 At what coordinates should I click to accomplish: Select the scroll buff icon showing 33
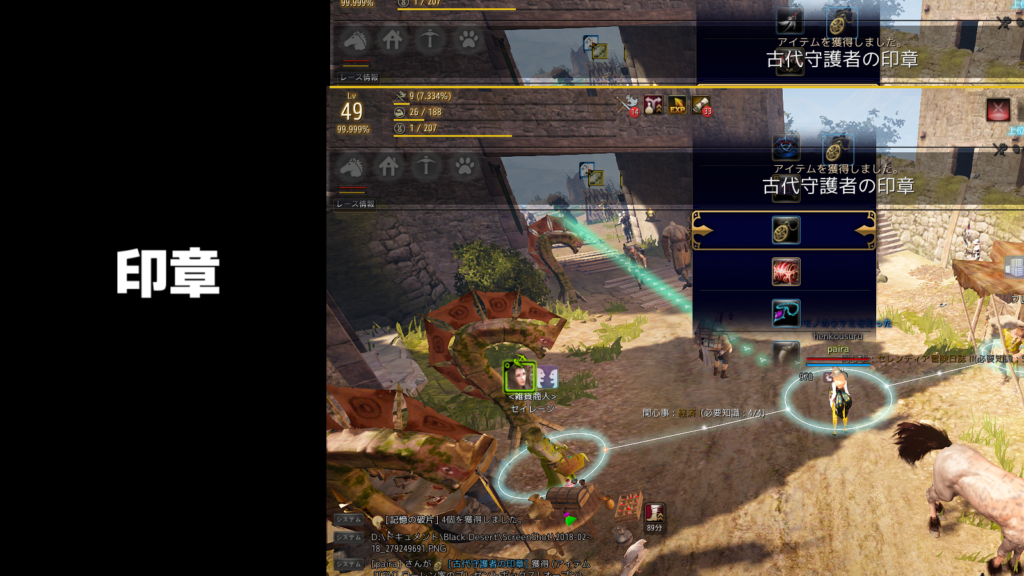coord(700,103)
